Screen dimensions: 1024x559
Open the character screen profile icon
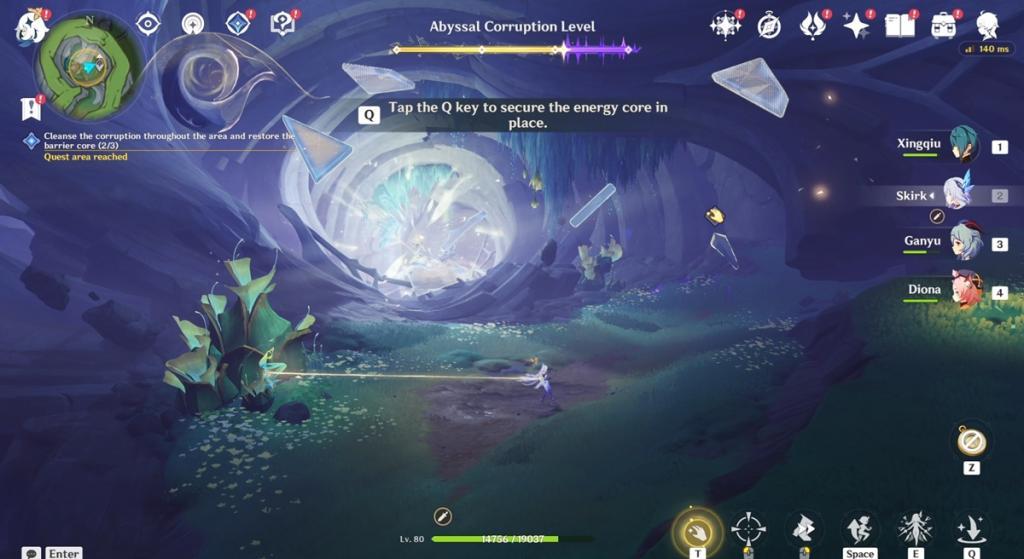click(988, 26)
